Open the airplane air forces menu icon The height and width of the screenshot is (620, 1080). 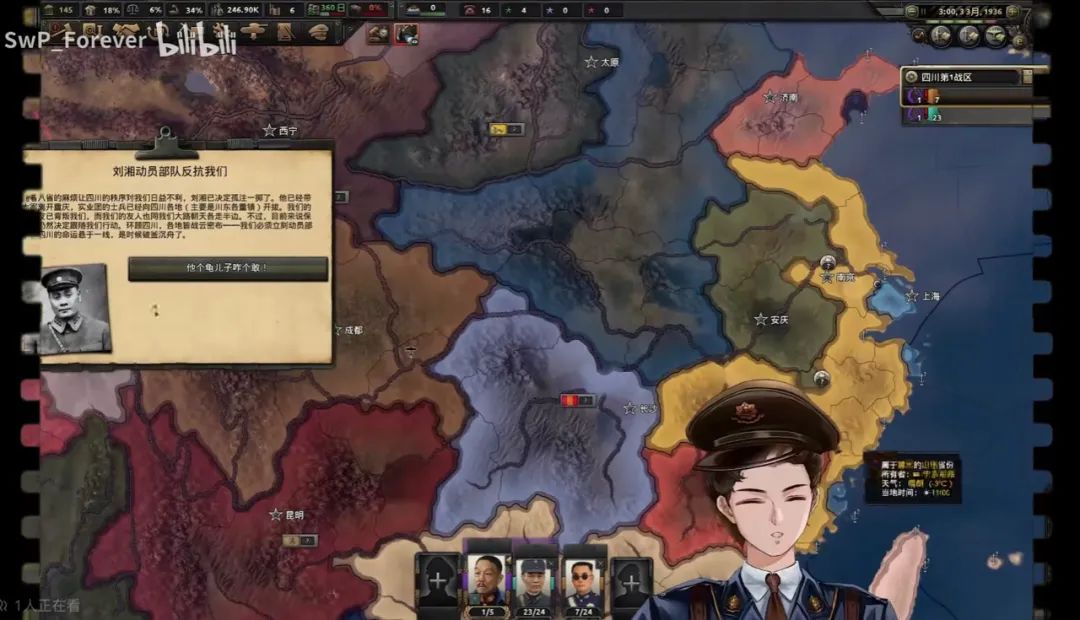255,31
